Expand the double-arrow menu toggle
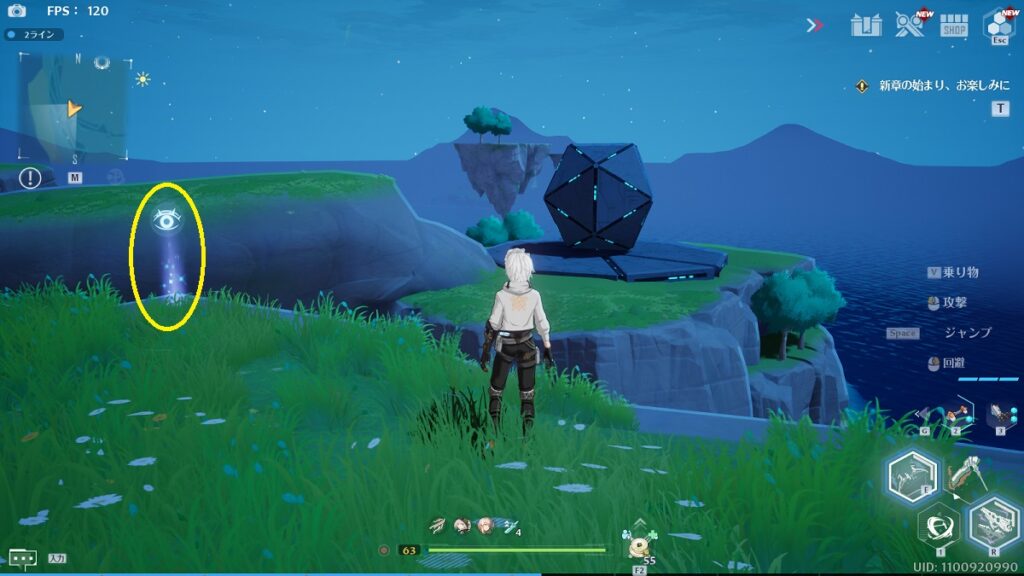Screen dimensions: 1024x576 [x=815, y=25]
